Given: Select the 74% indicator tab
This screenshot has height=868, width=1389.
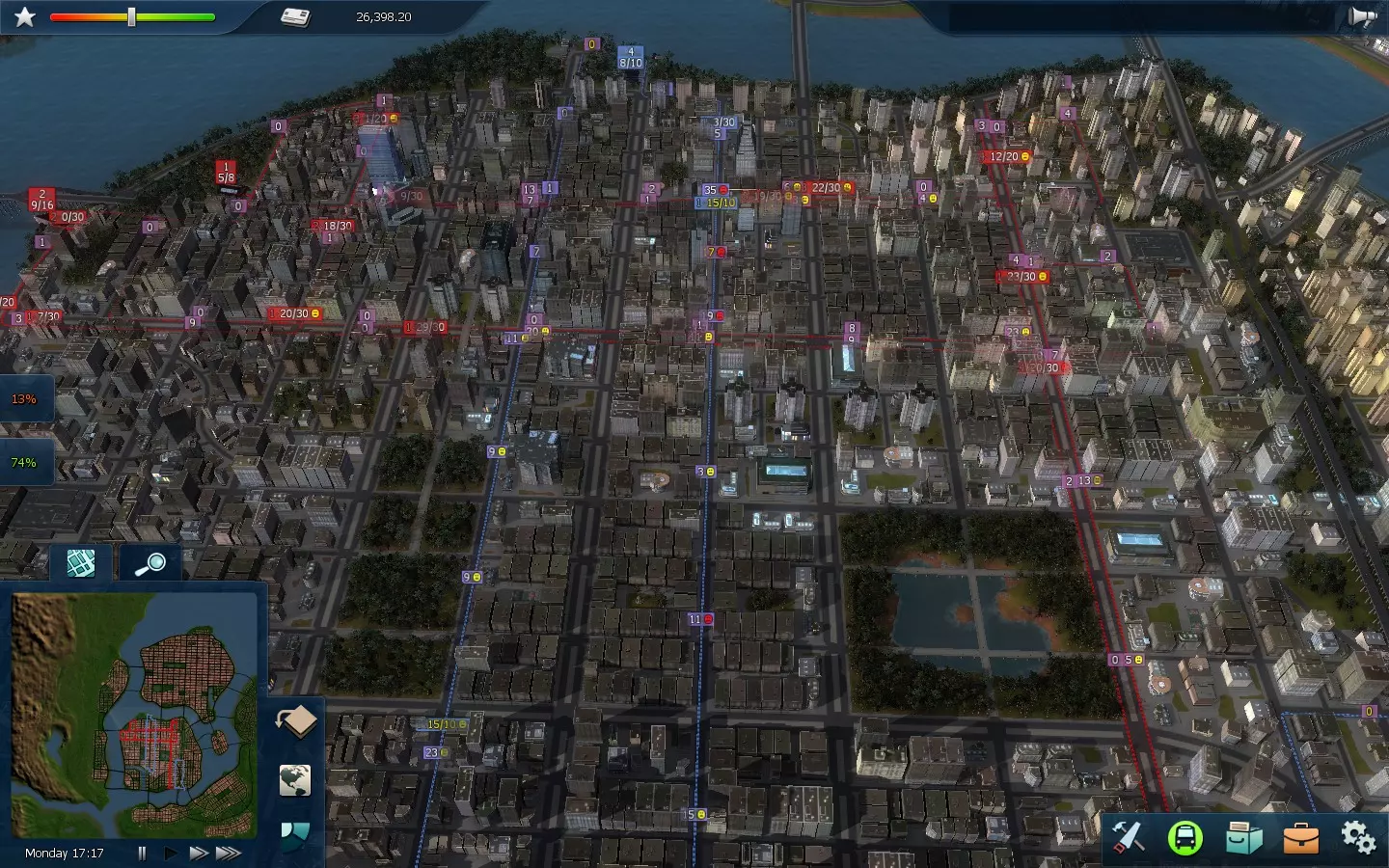Looking at the screenshot, I should [x=24, y=462].
